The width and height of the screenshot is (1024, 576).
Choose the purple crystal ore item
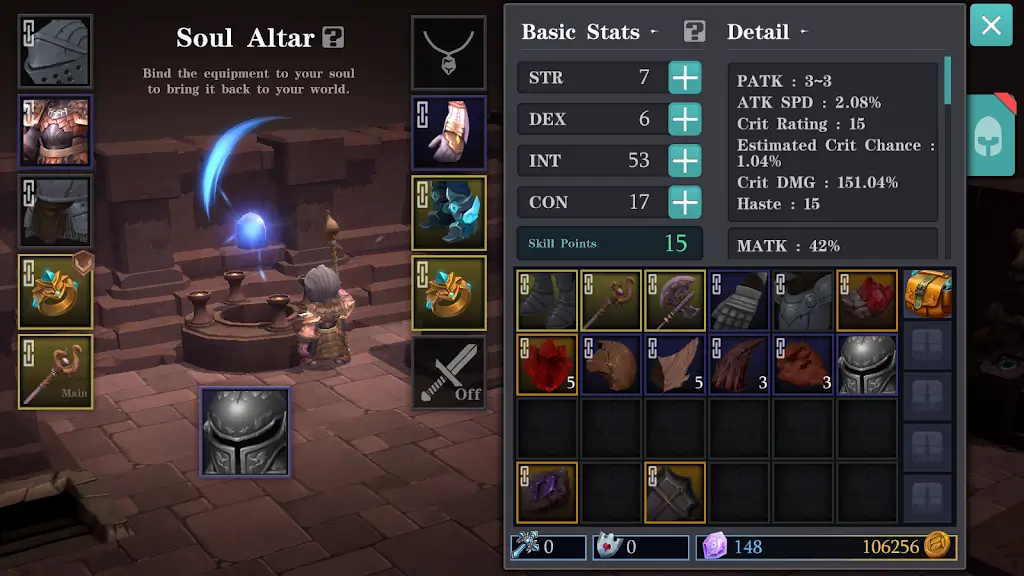(547, 492)
